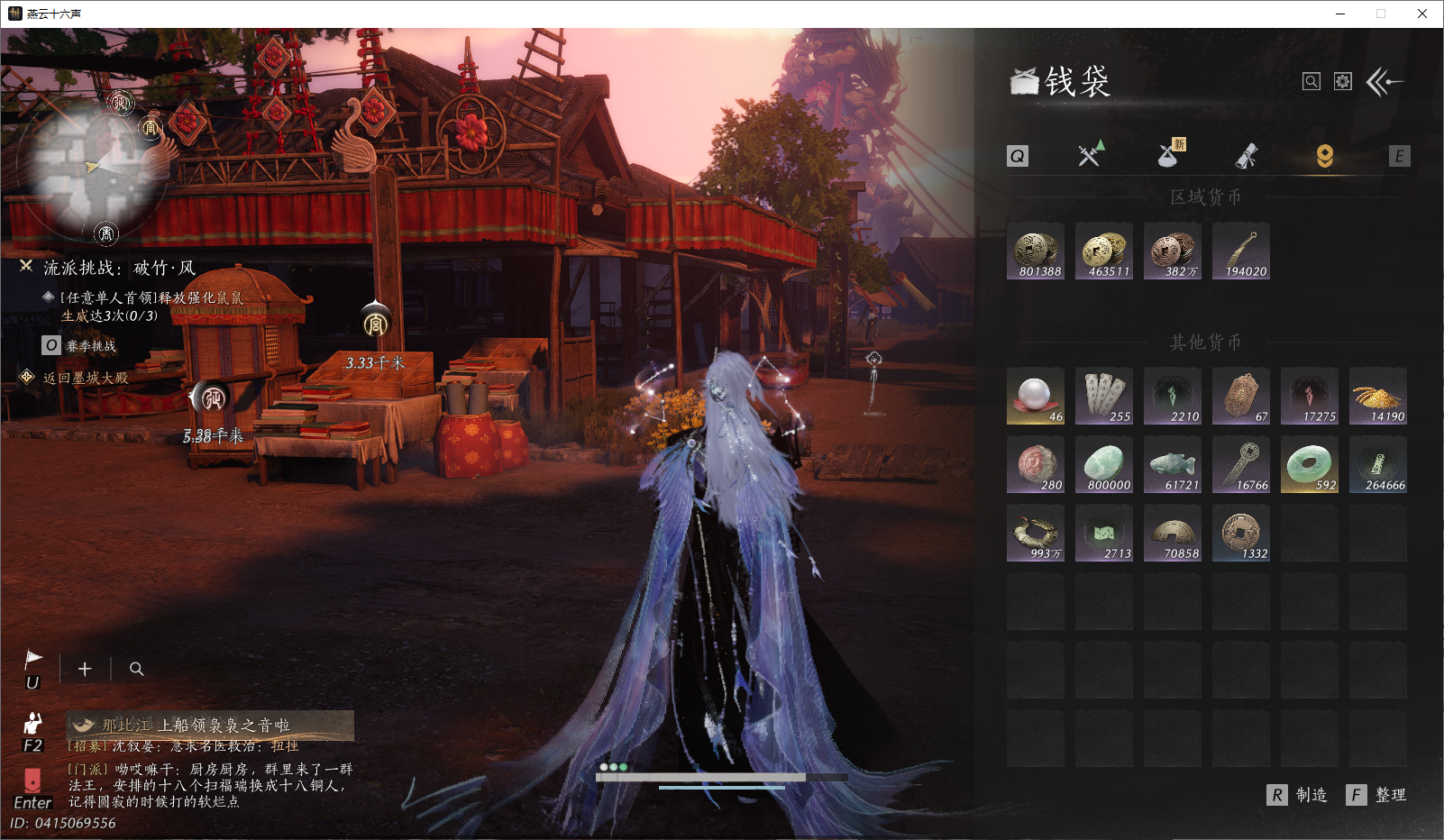Select the pearl currency slot
This screenshot has width=1444, height=840.
click(1036, 397)
